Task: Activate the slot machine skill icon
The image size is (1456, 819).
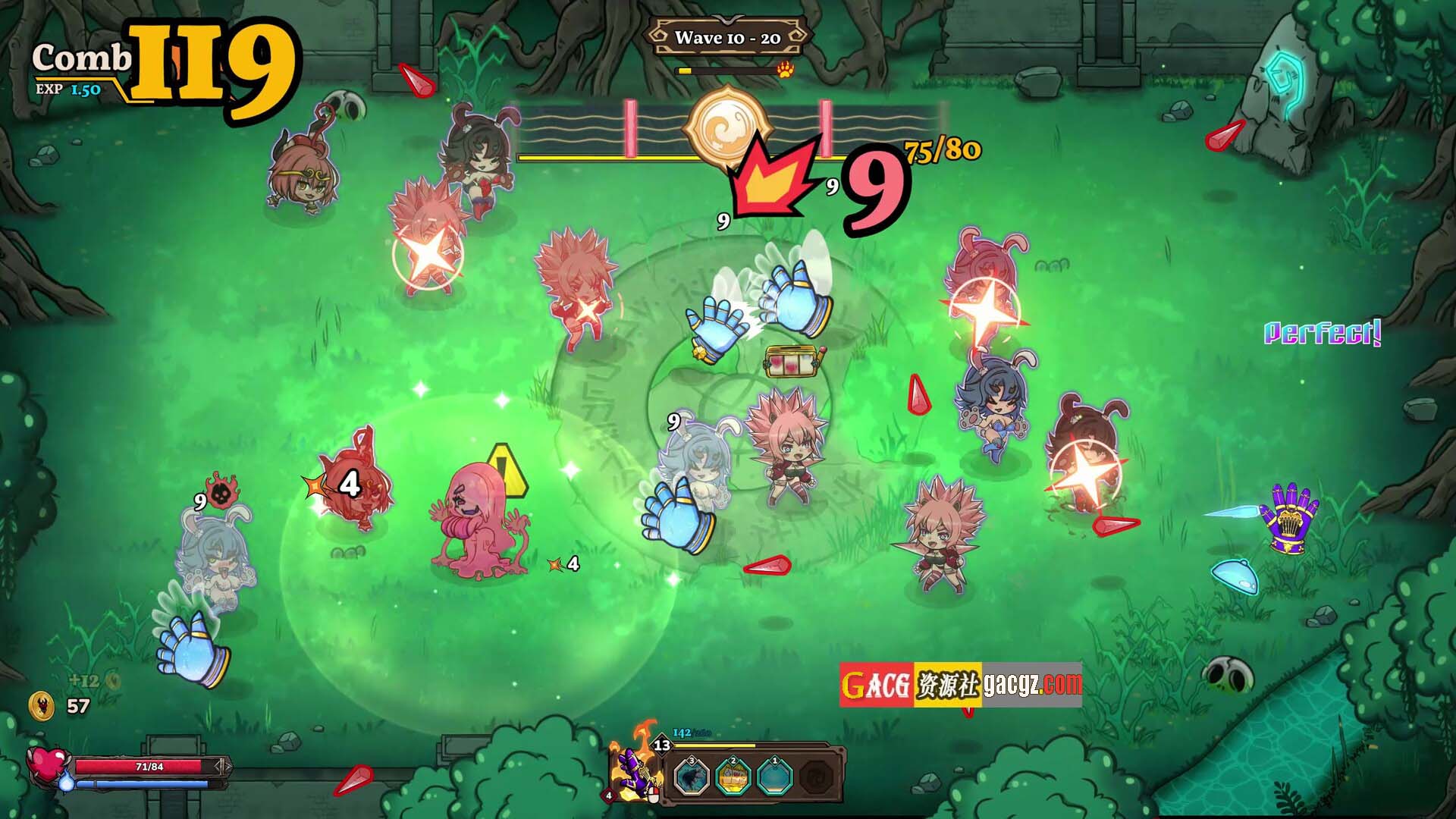Action: click(x=733, y=777)
